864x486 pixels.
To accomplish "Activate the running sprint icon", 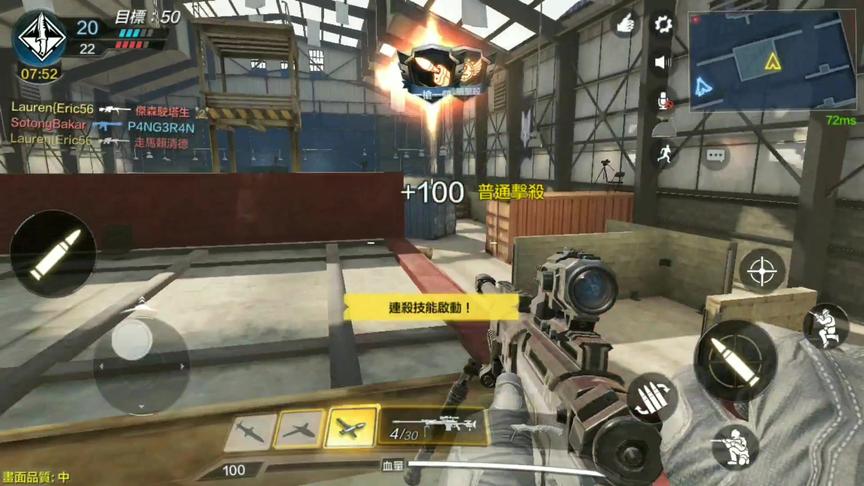I will (661, 153).
